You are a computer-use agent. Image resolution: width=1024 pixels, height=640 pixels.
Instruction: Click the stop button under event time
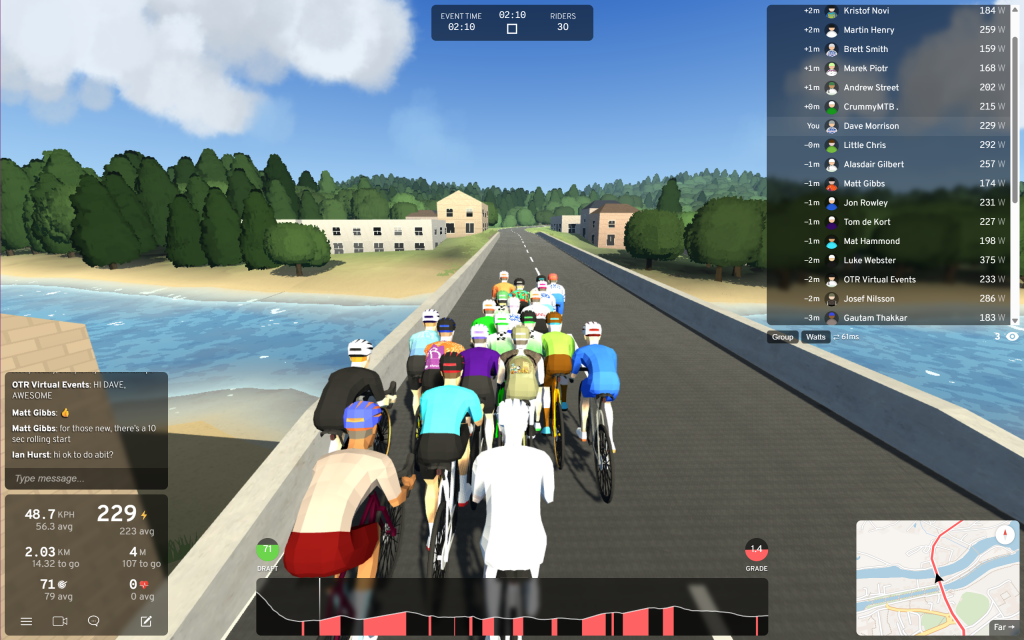pyautogui.click(x=512, y=29)
